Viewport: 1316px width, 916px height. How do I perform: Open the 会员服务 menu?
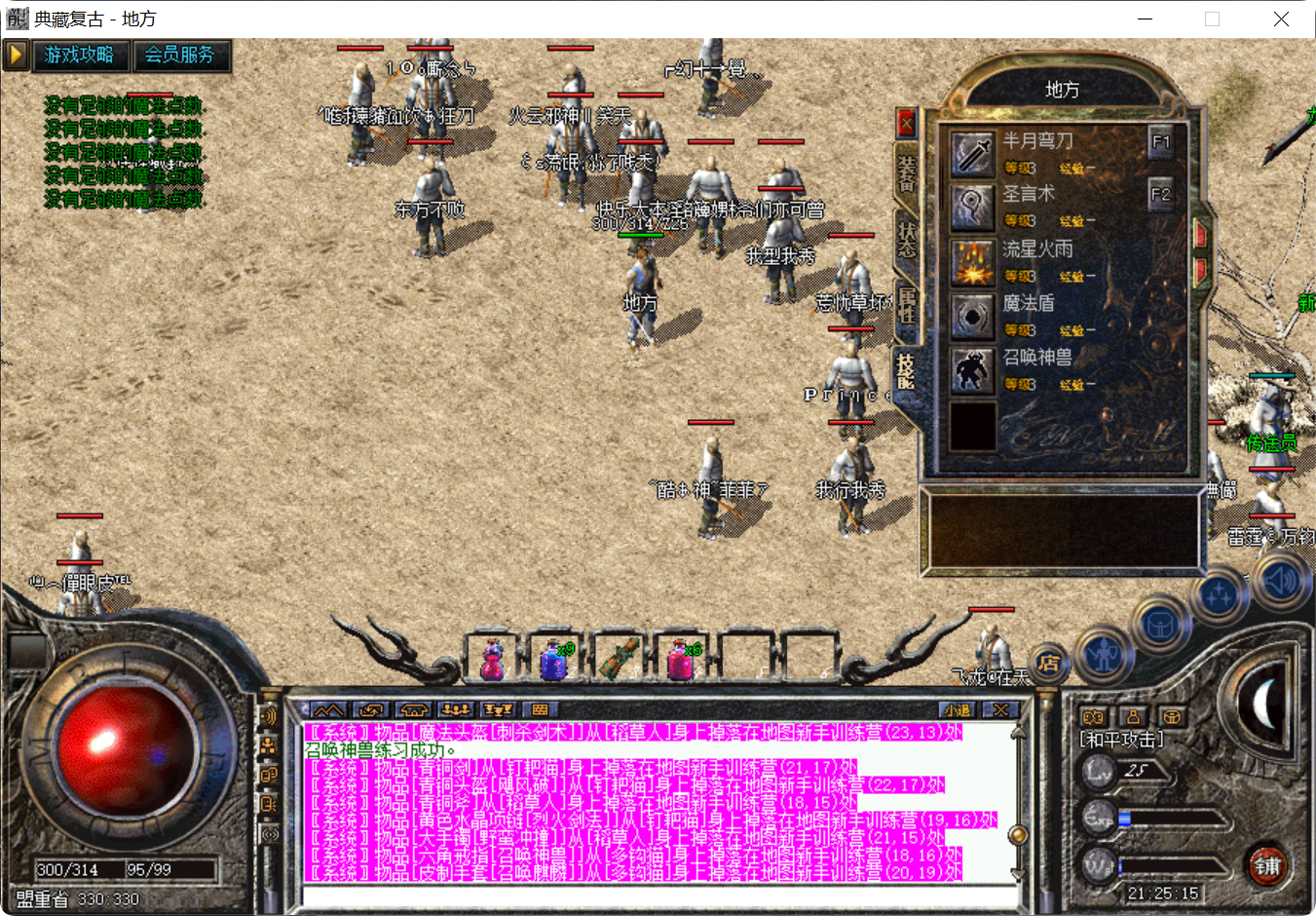coord(178,57)
